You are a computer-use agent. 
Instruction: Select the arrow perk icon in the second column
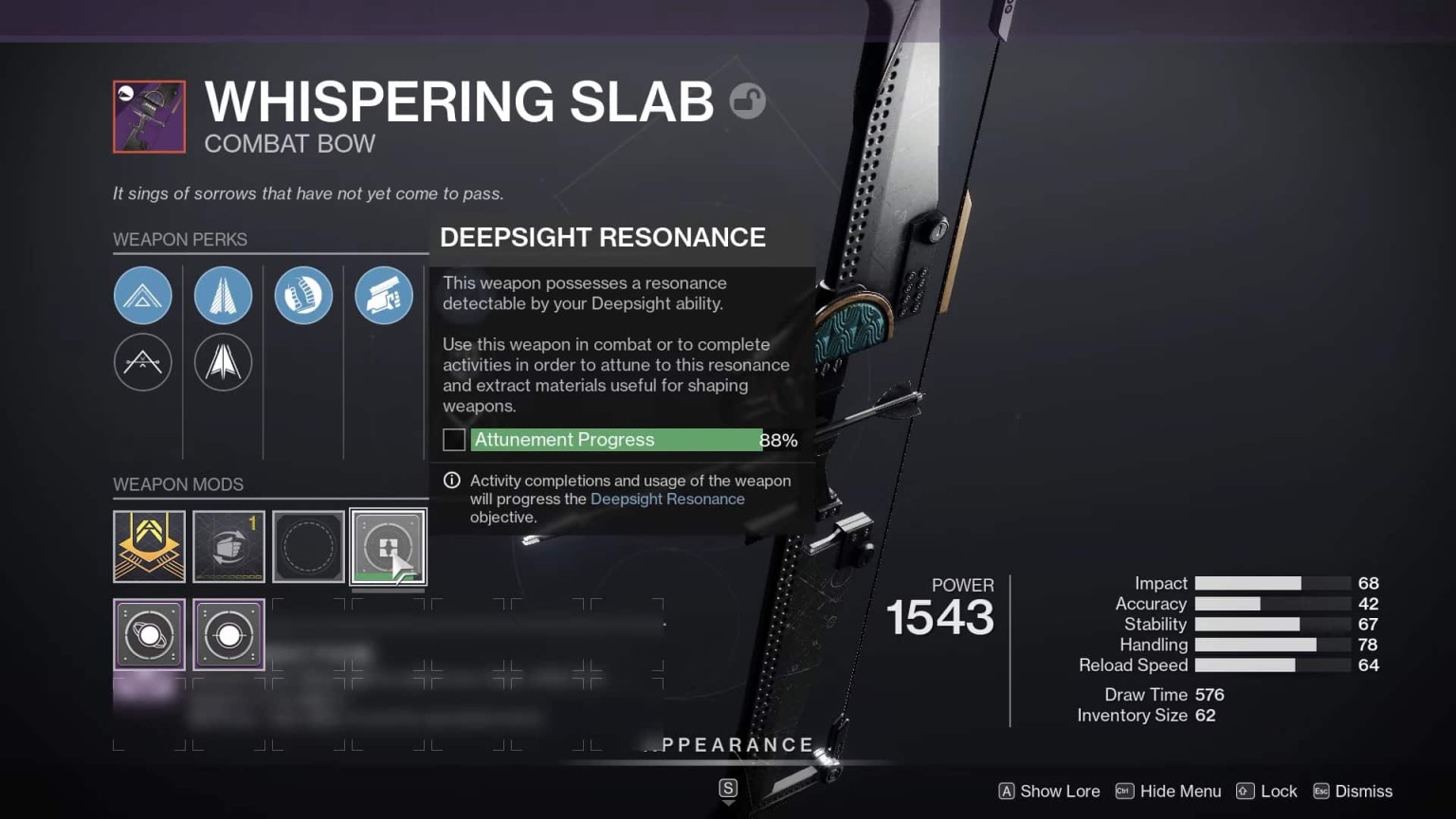pyautogui.click(x=224, y=295)
